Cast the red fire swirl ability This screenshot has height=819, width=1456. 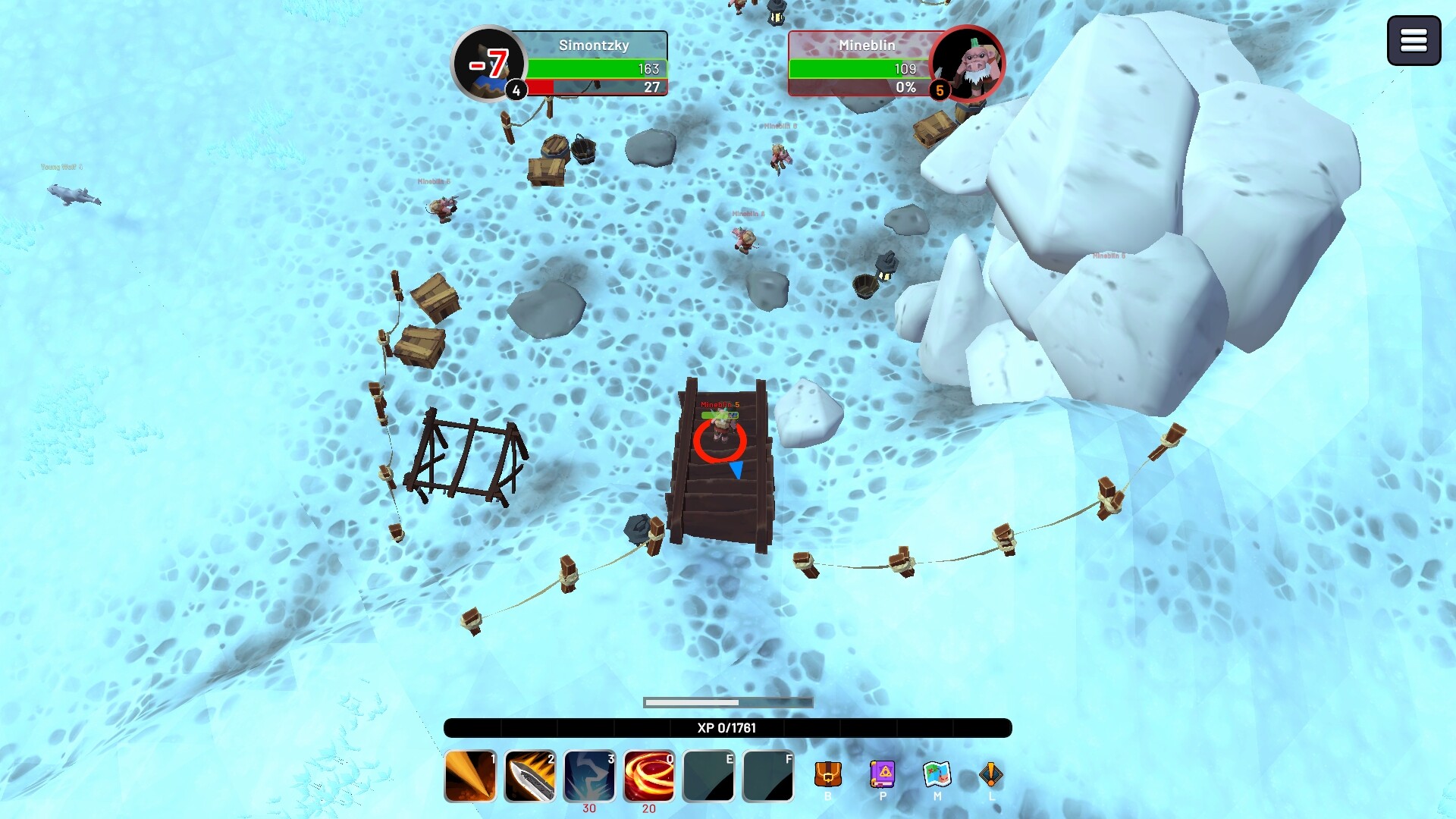(649, 776)
